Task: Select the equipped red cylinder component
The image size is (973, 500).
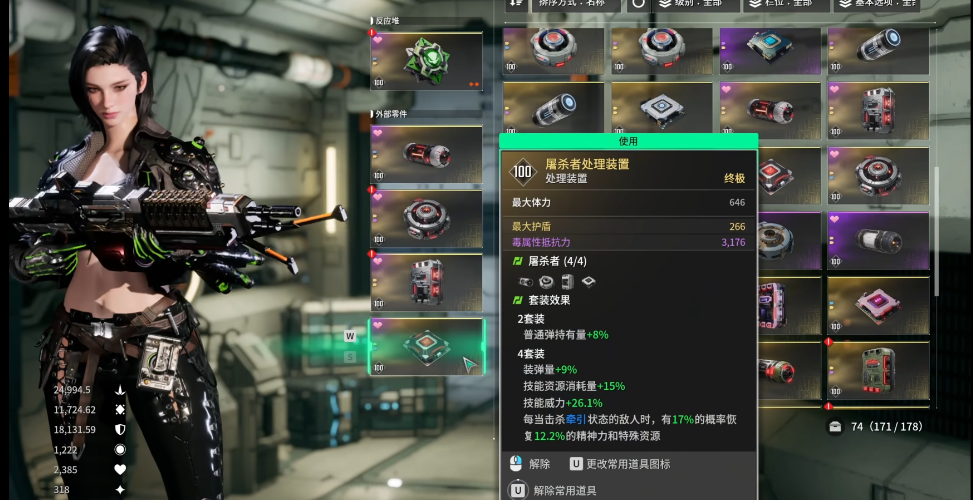Action: (426, 154)
